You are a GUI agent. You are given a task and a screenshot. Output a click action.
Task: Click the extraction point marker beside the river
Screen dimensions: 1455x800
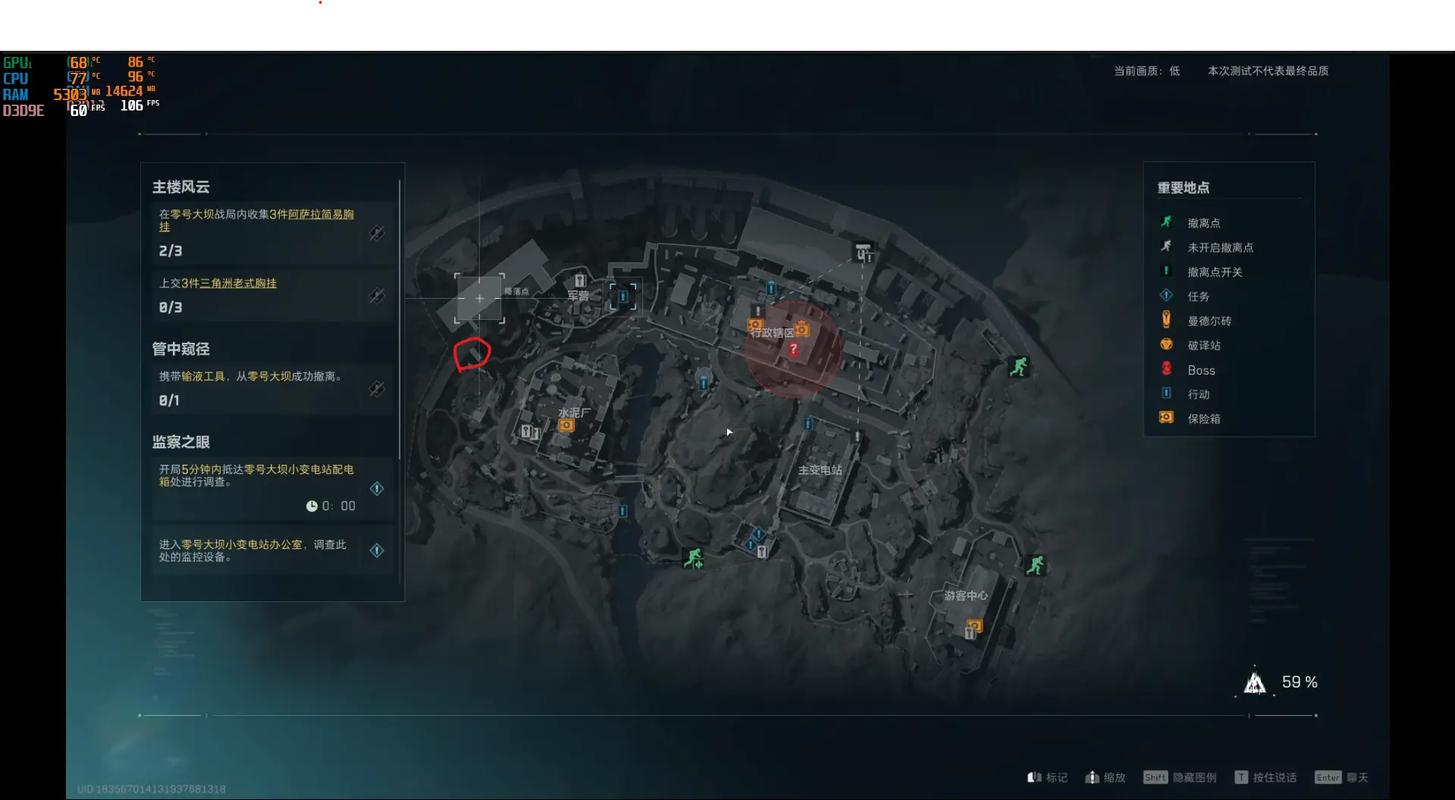coord(693,558)
